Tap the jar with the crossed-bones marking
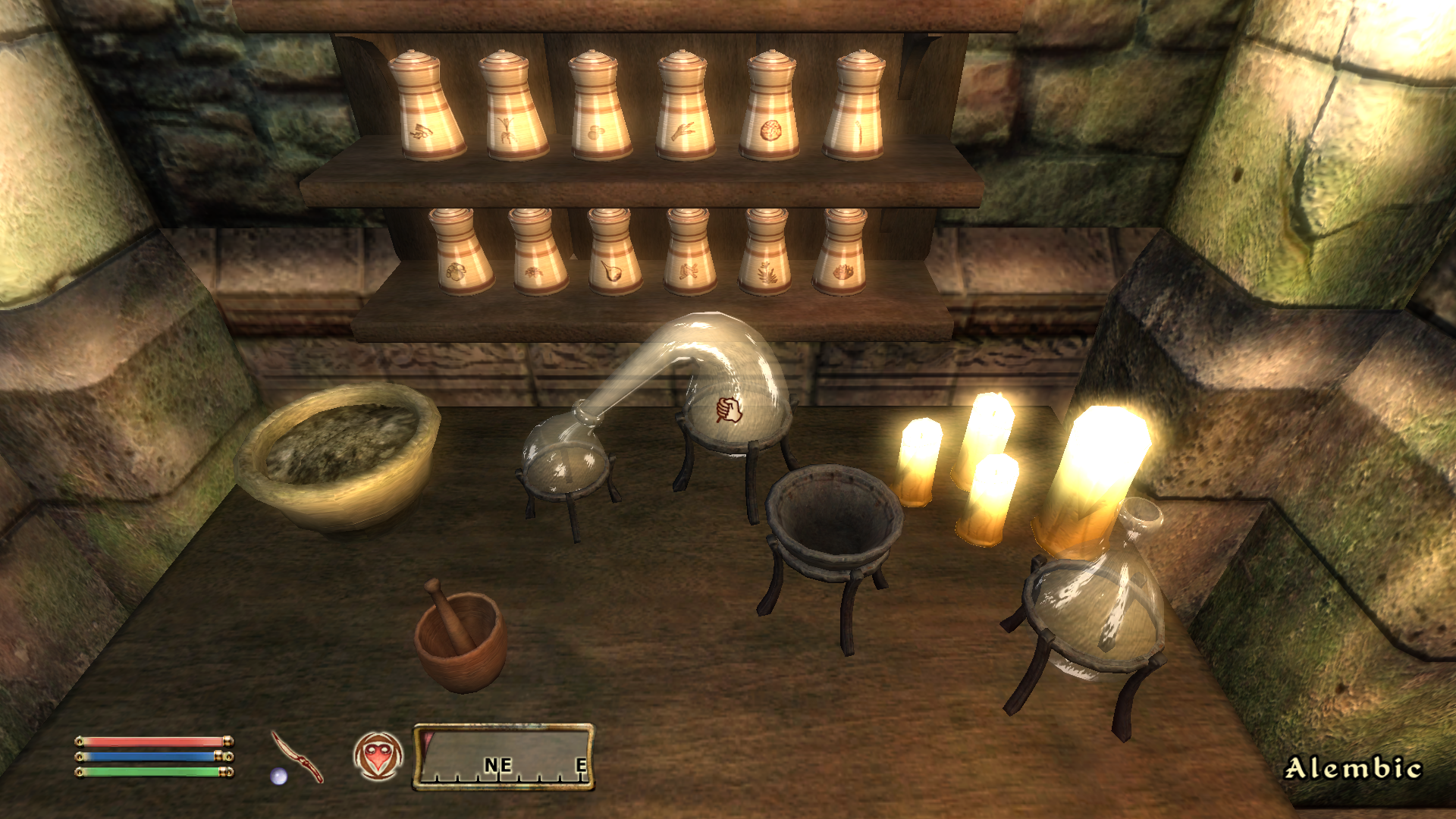This screenshot has height=819, width=1456. [x=690, y=271]
